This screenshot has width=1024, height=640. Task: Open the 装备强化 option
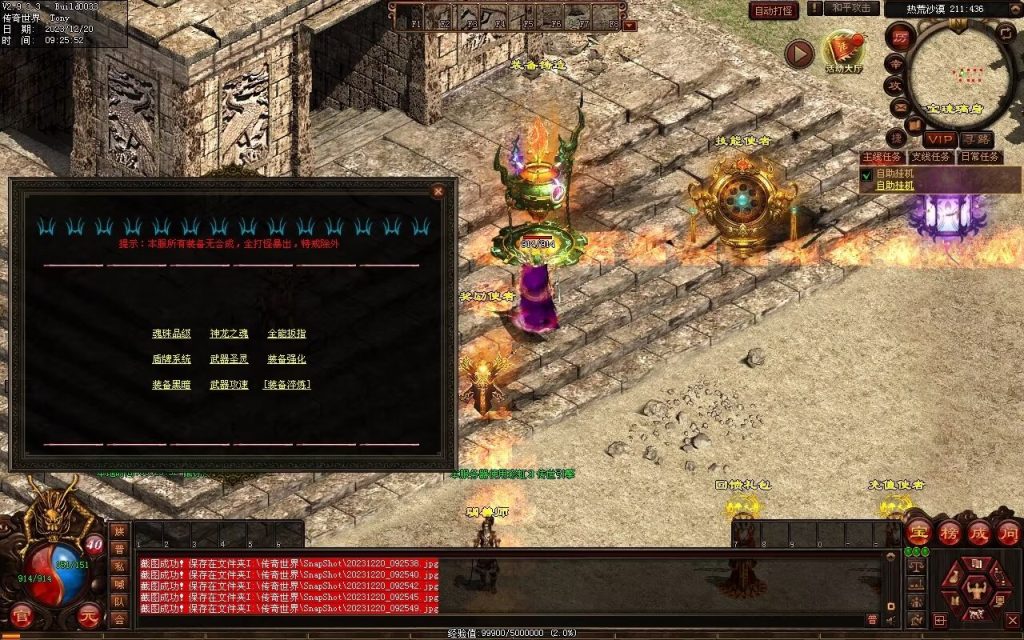tap(287, 359)
